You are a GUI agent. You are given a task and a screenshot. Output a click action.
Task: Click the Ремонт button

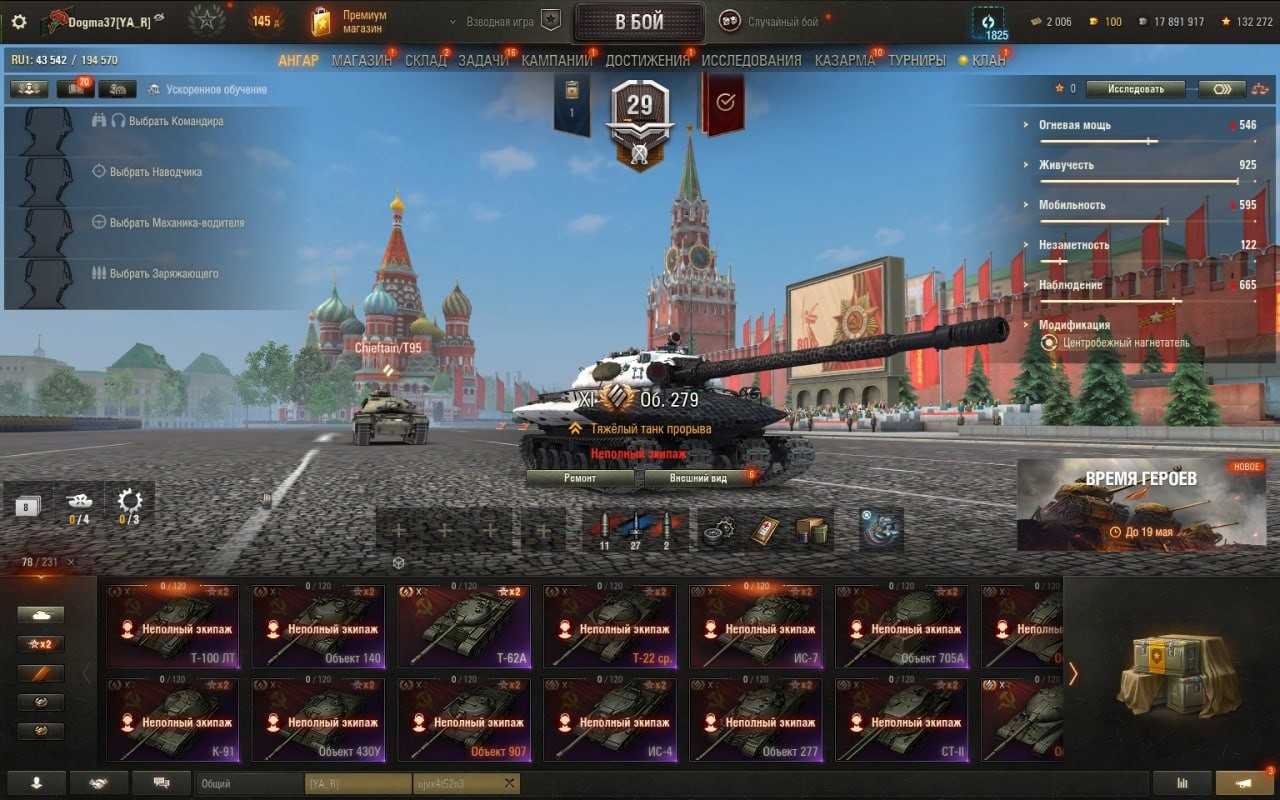click(580, 478)
